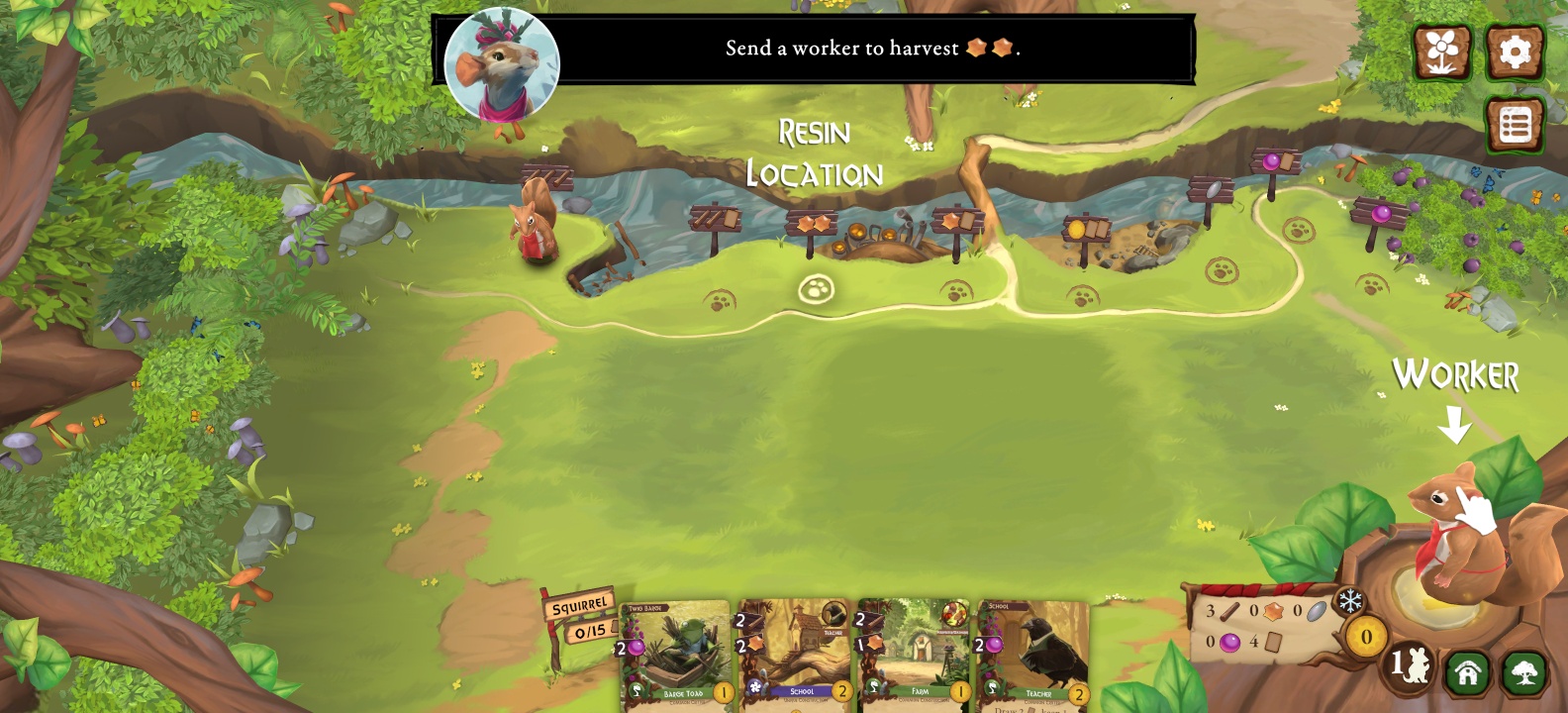Open the flower icon menu
Screen dimensions: 1568x713
[1441, 51]
